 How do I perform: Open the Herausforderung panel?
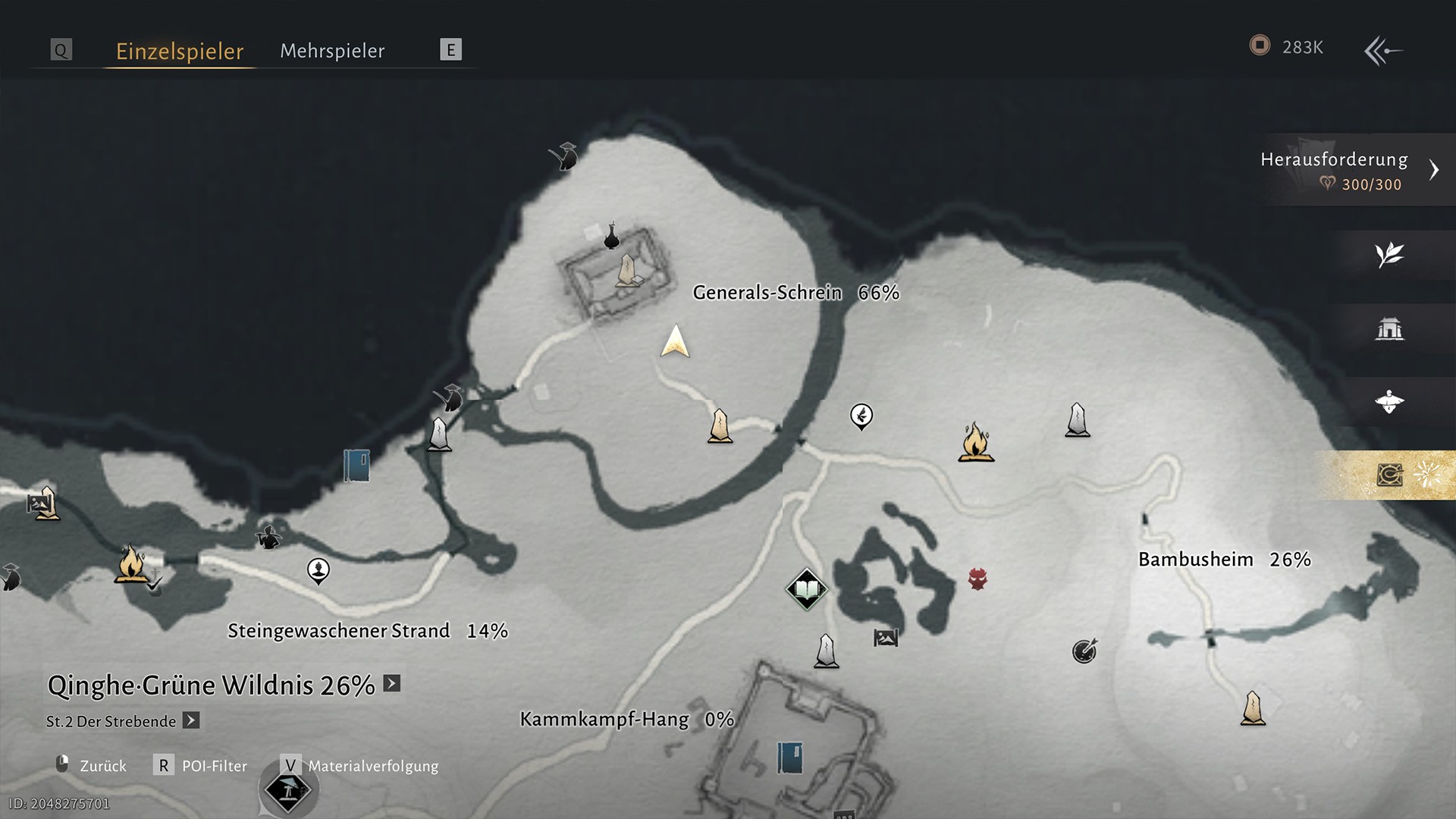click(1350, 170)
